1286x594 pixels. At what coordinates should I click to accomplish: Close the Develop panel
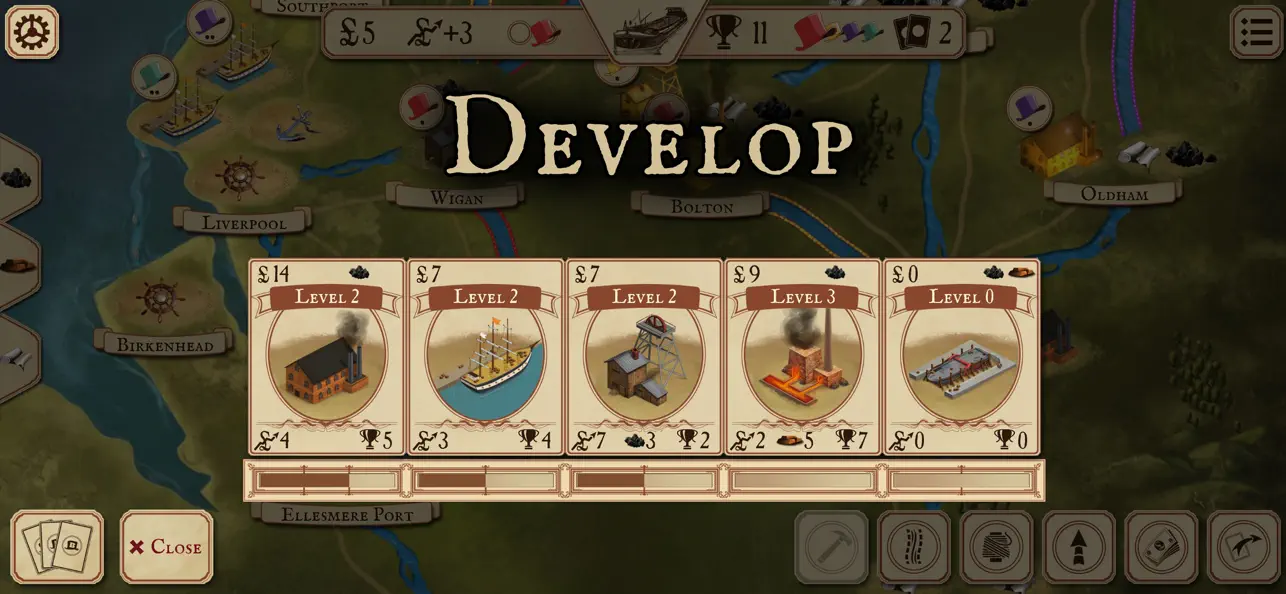click(x=166, y=547)
